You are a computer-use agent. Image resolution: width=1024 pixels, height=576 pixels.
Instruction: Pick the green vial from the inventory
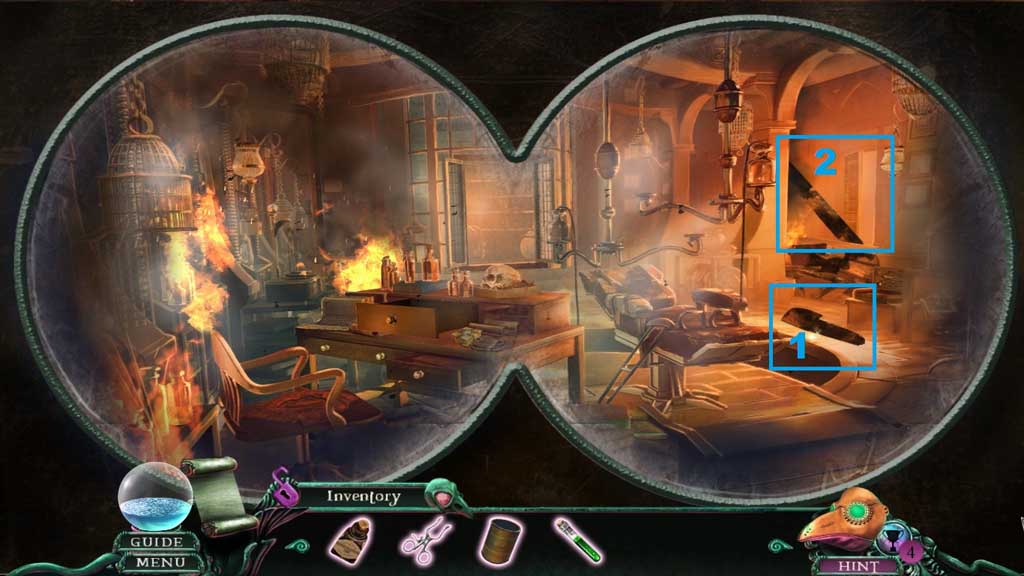(578, 540)
